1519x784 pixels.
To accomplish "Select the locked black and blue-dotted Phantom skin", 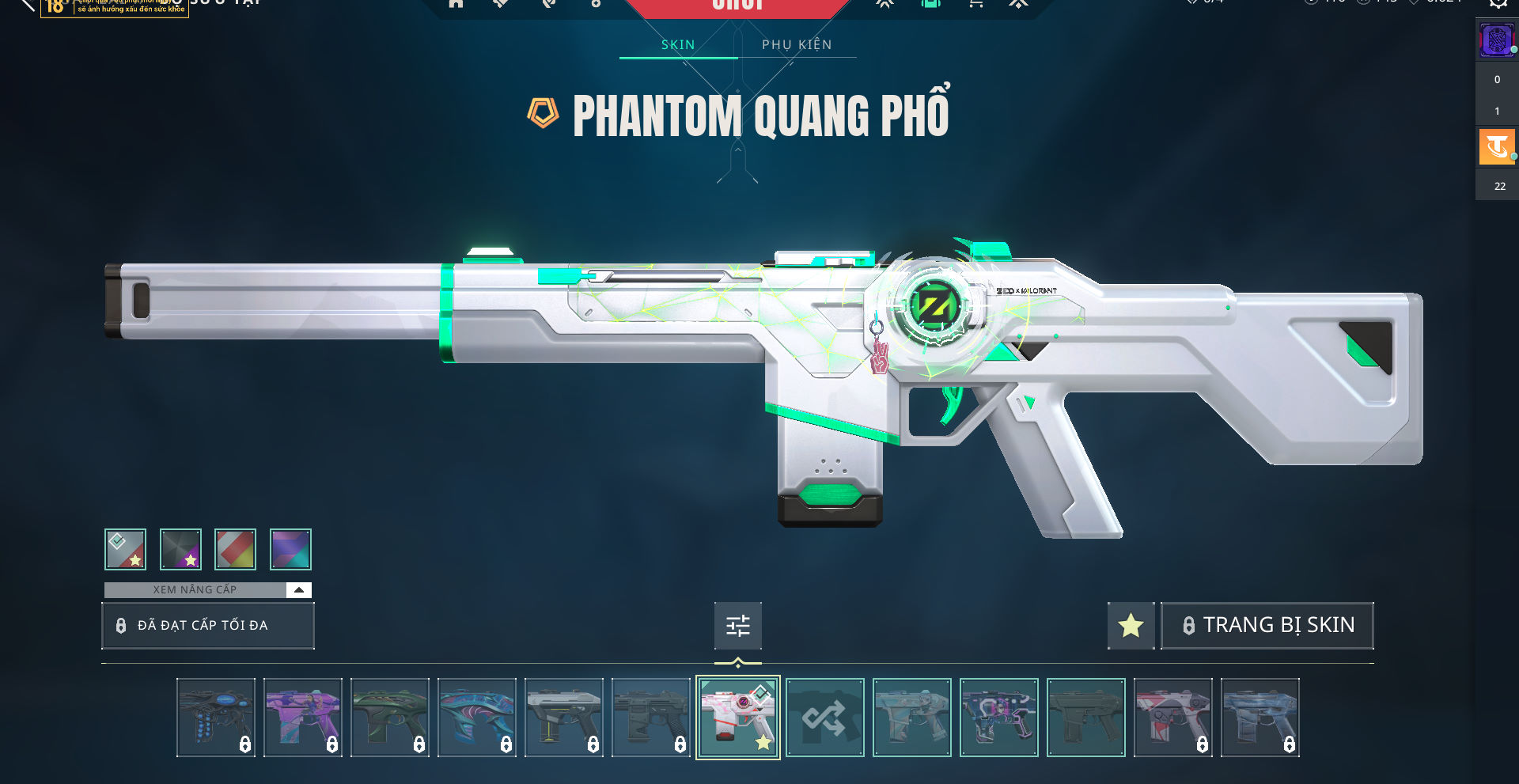I will pos(216,718).
